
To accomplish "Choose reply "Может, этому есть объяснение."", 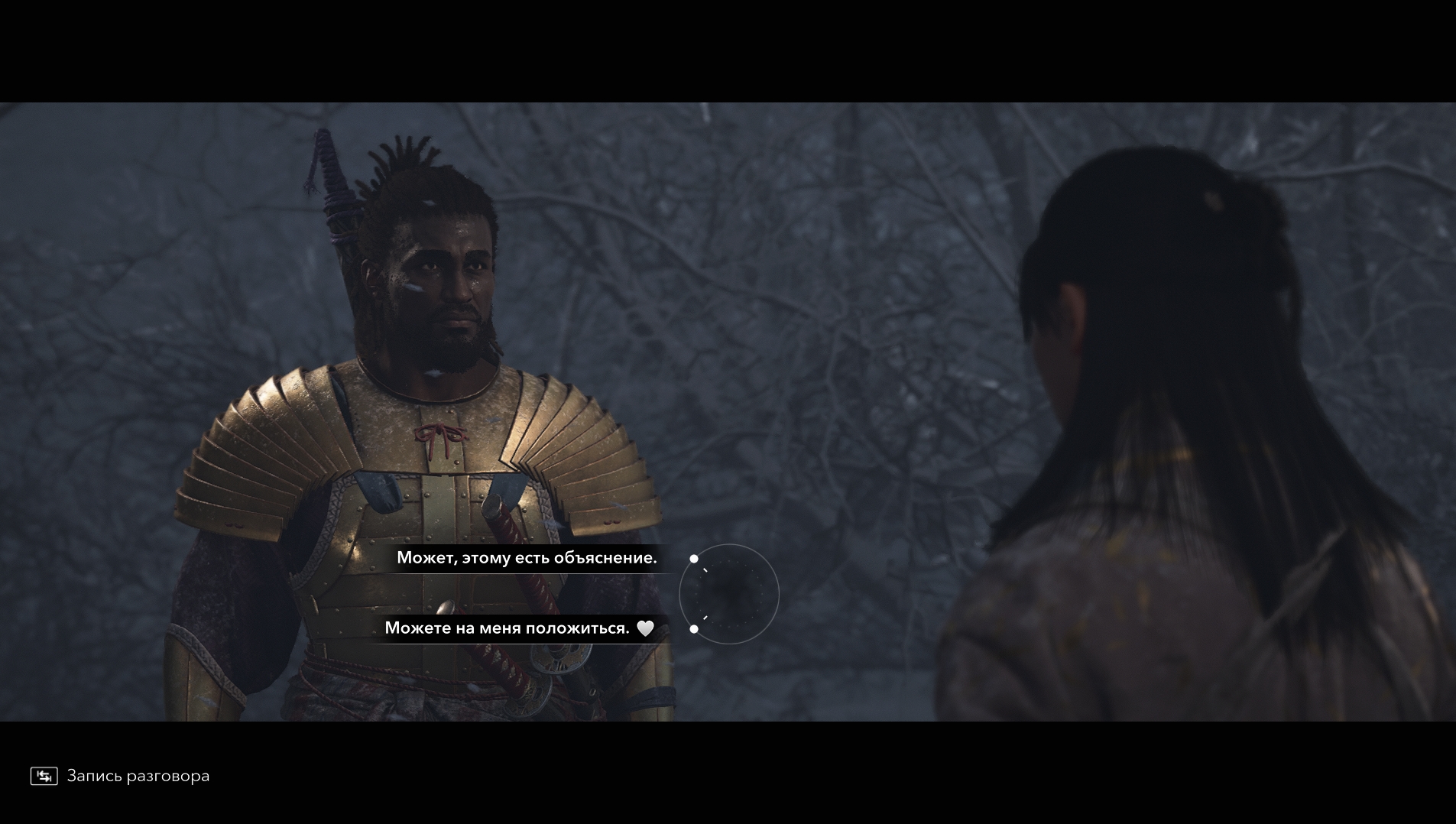I will (527, 558).
